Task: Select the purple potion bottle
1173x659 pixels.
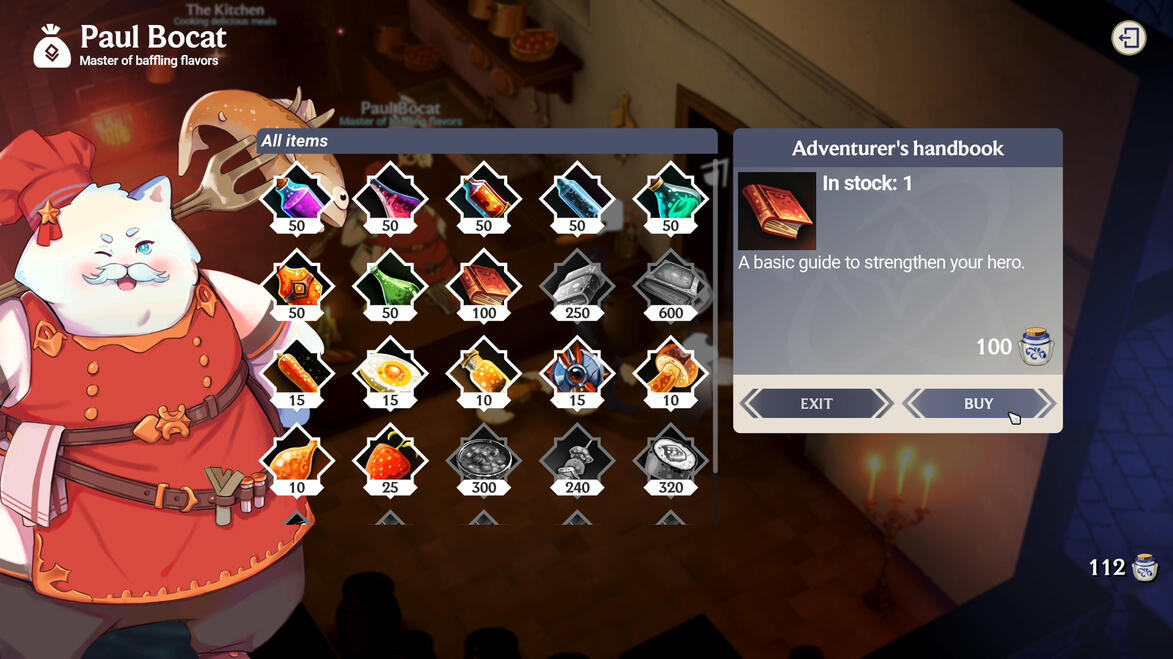Action: (297, 196)
